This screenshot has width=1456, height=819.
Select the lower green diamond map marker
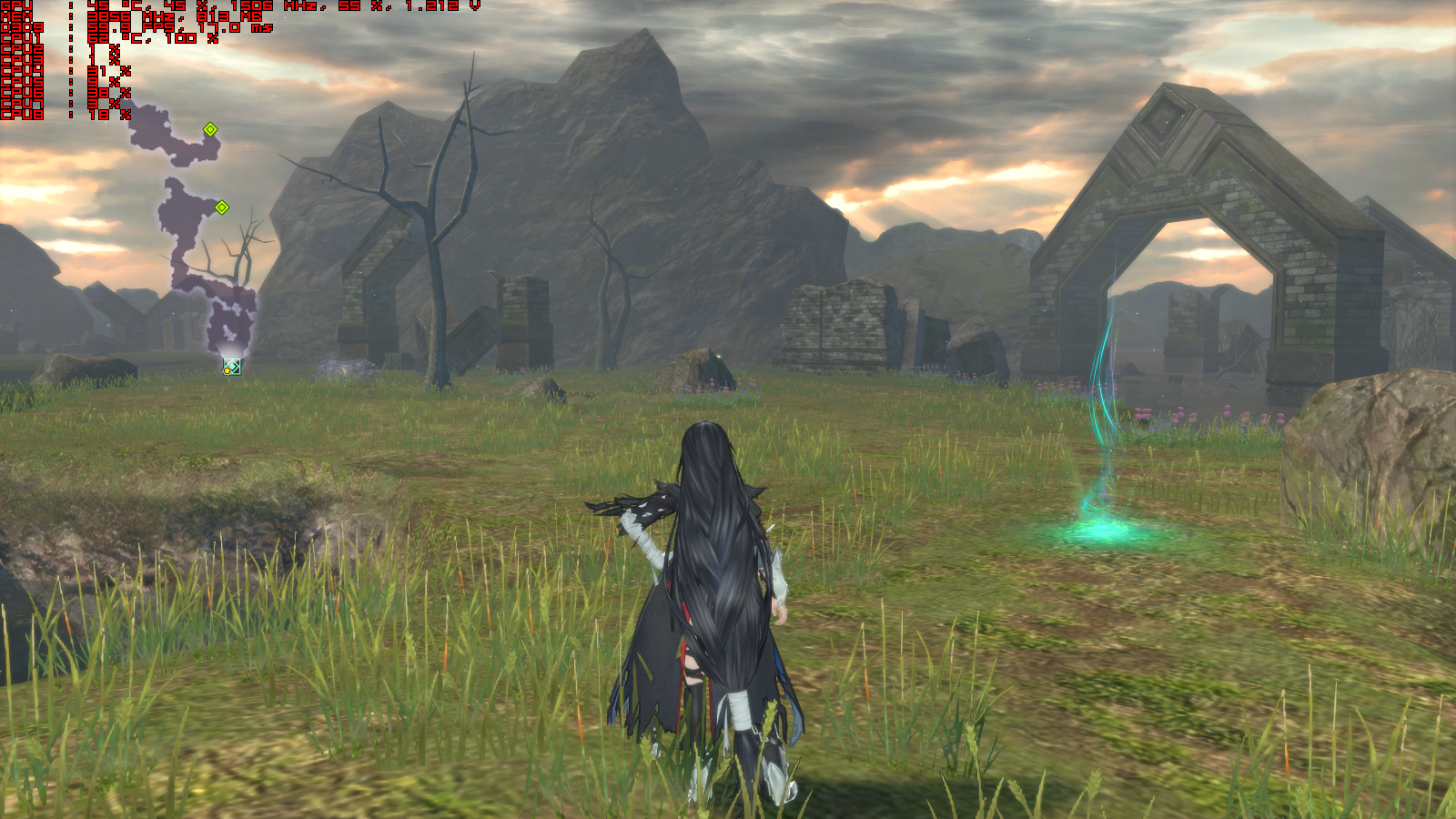(x=222, y=207)
